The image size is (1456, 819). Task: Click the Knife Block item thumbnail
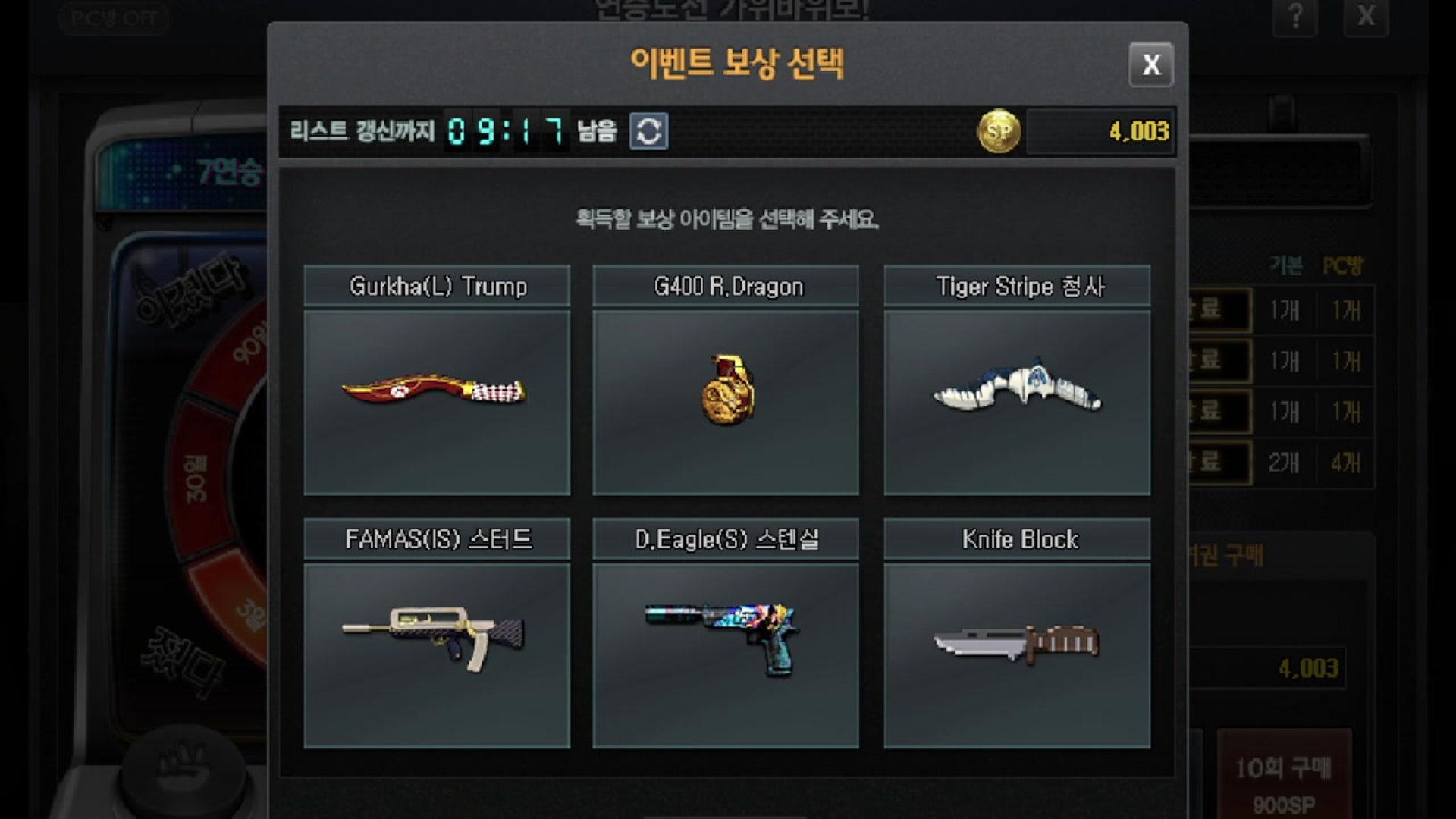click(x=1017, y=648)
